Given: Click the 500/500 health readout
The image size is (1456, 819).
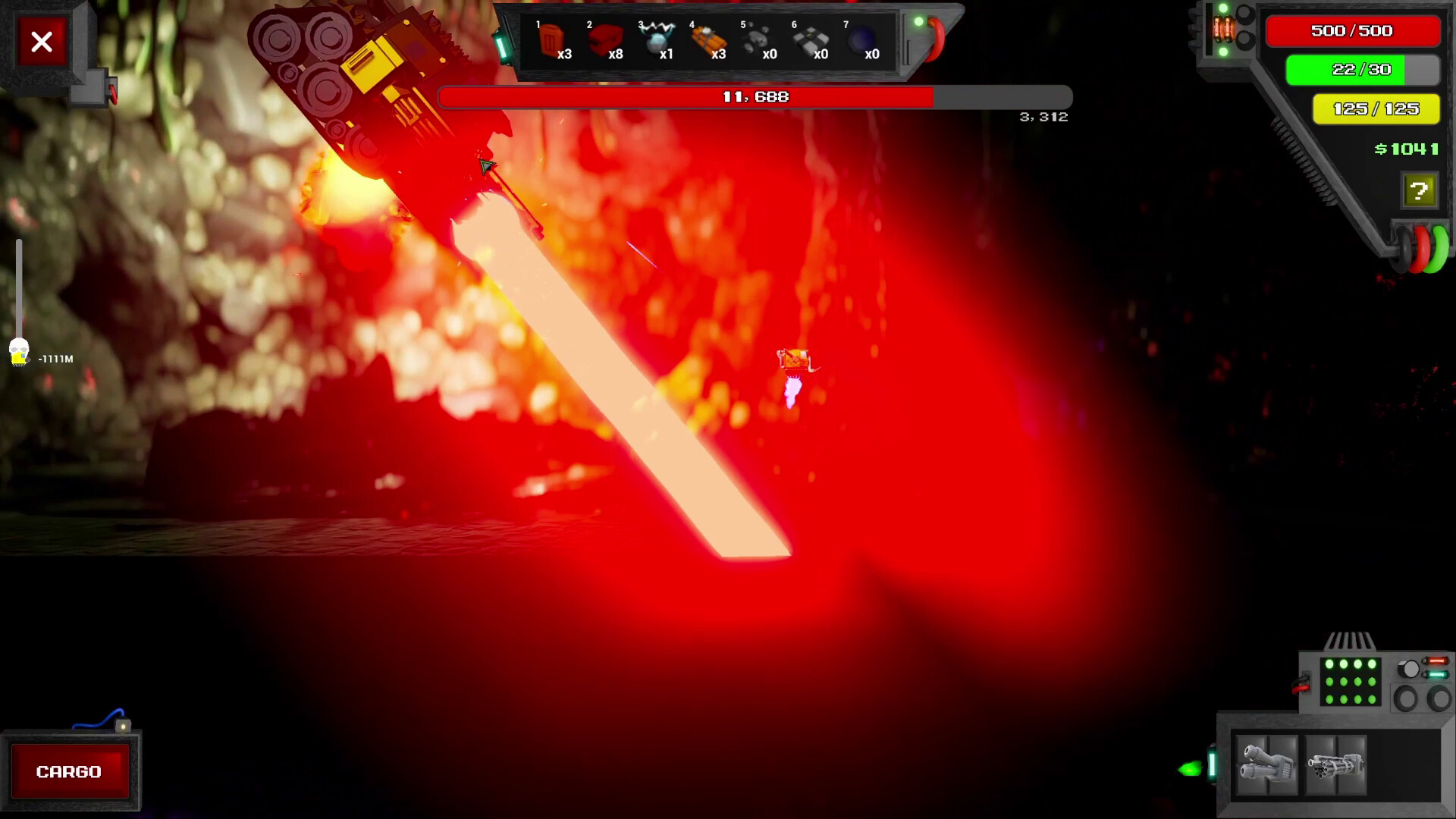Looking at the screenshot, I should 1353,31.
